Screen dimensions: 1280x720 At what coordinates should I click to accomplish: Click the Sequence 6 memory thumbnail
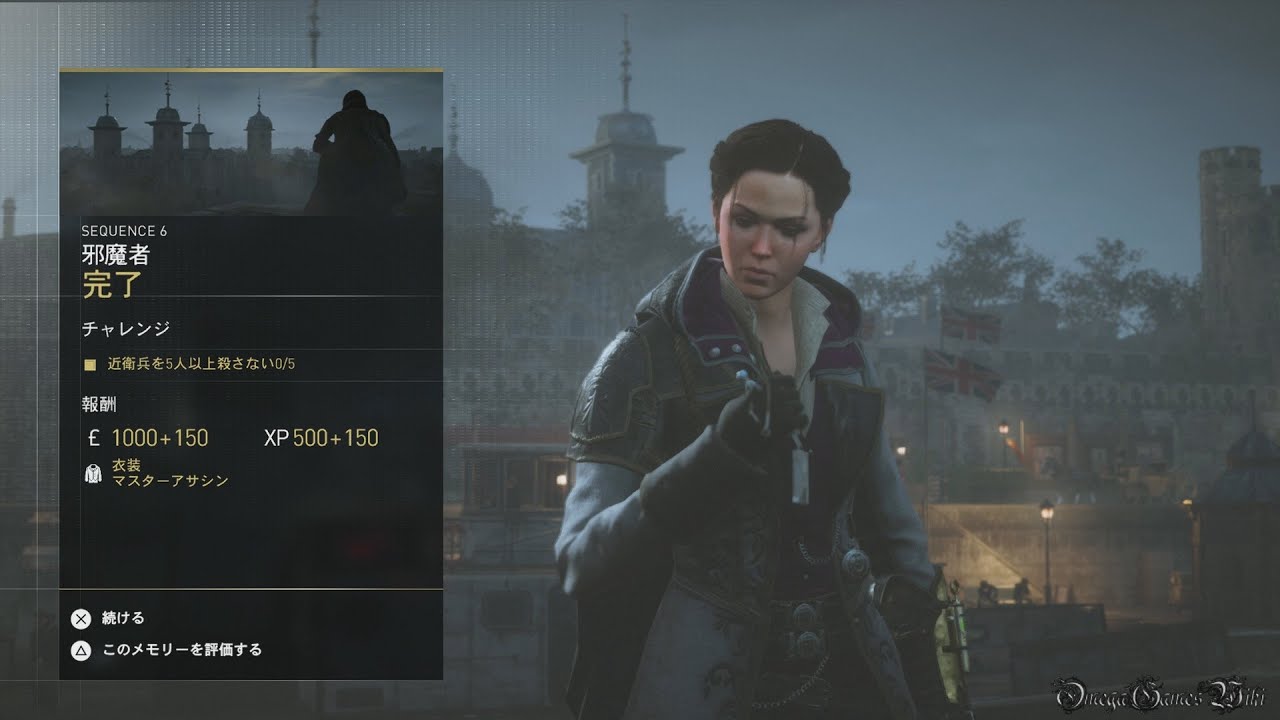pyautogui.click(x=251, y=143)
